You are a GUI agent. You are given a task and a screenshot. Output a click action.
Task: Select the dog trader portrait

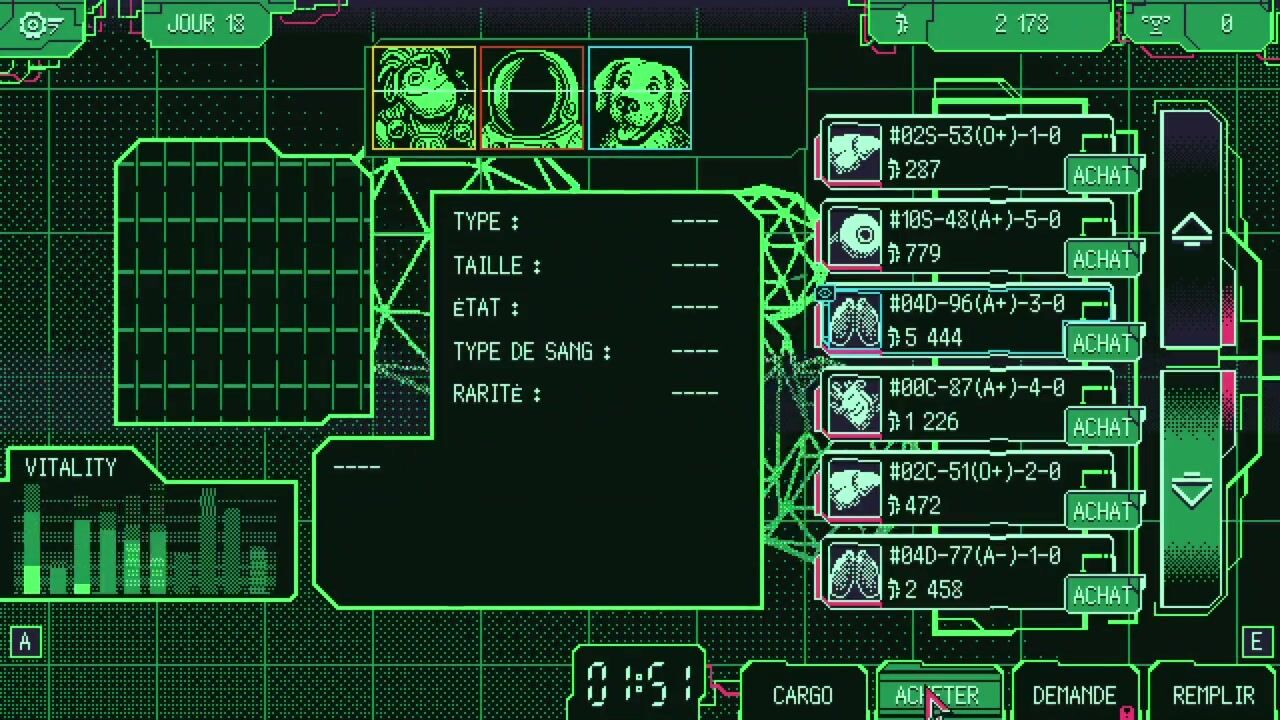640,99
